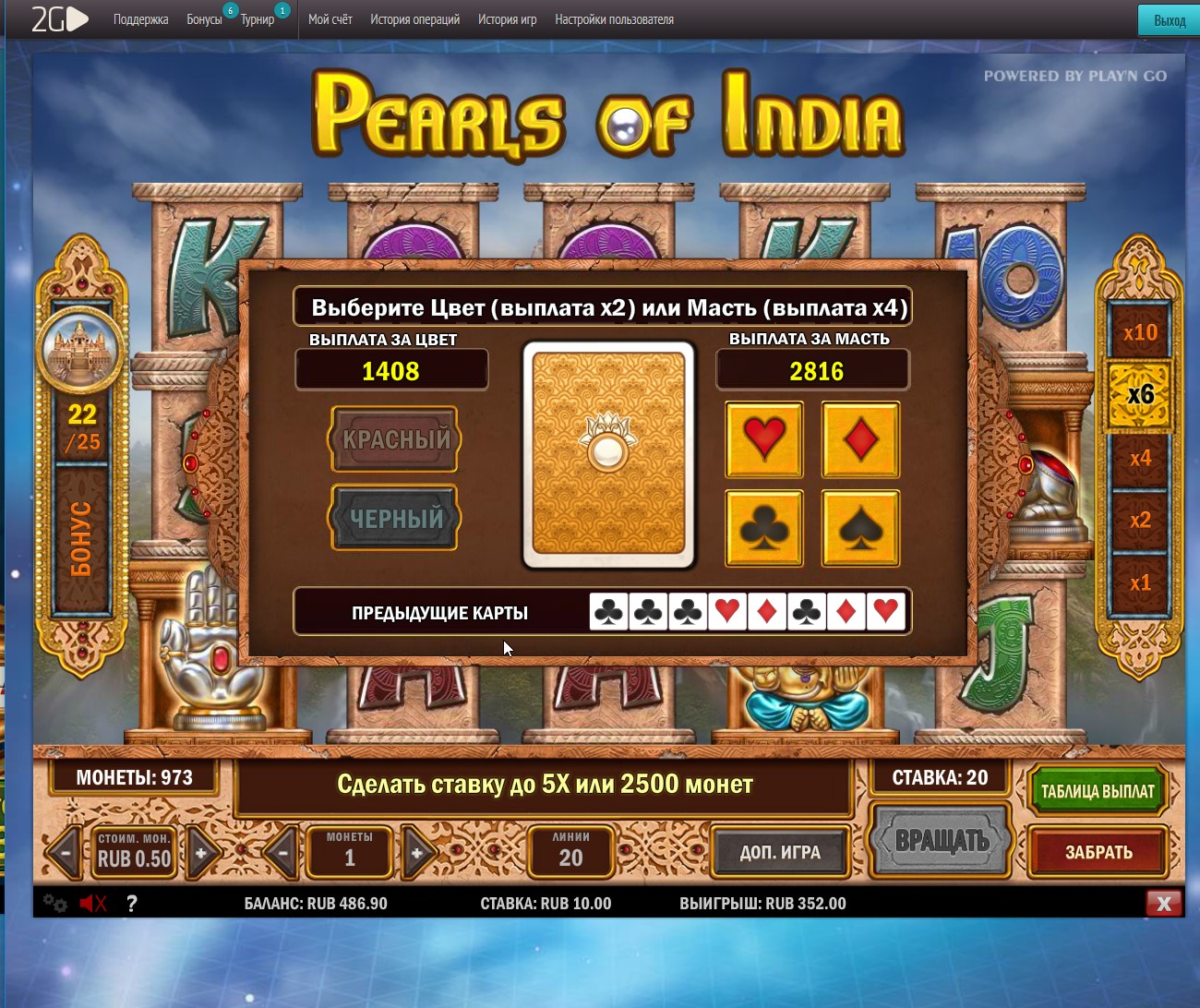Open the help question mark
The width and height of the screenshot is (1200, 1008).
(132, 904)
